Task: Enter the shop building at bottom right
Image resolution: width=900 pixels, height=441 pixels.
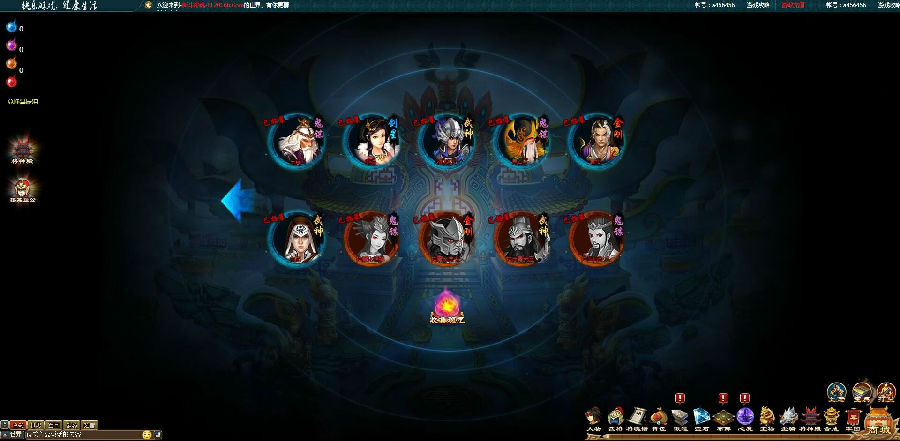Action: coord(878,419)
